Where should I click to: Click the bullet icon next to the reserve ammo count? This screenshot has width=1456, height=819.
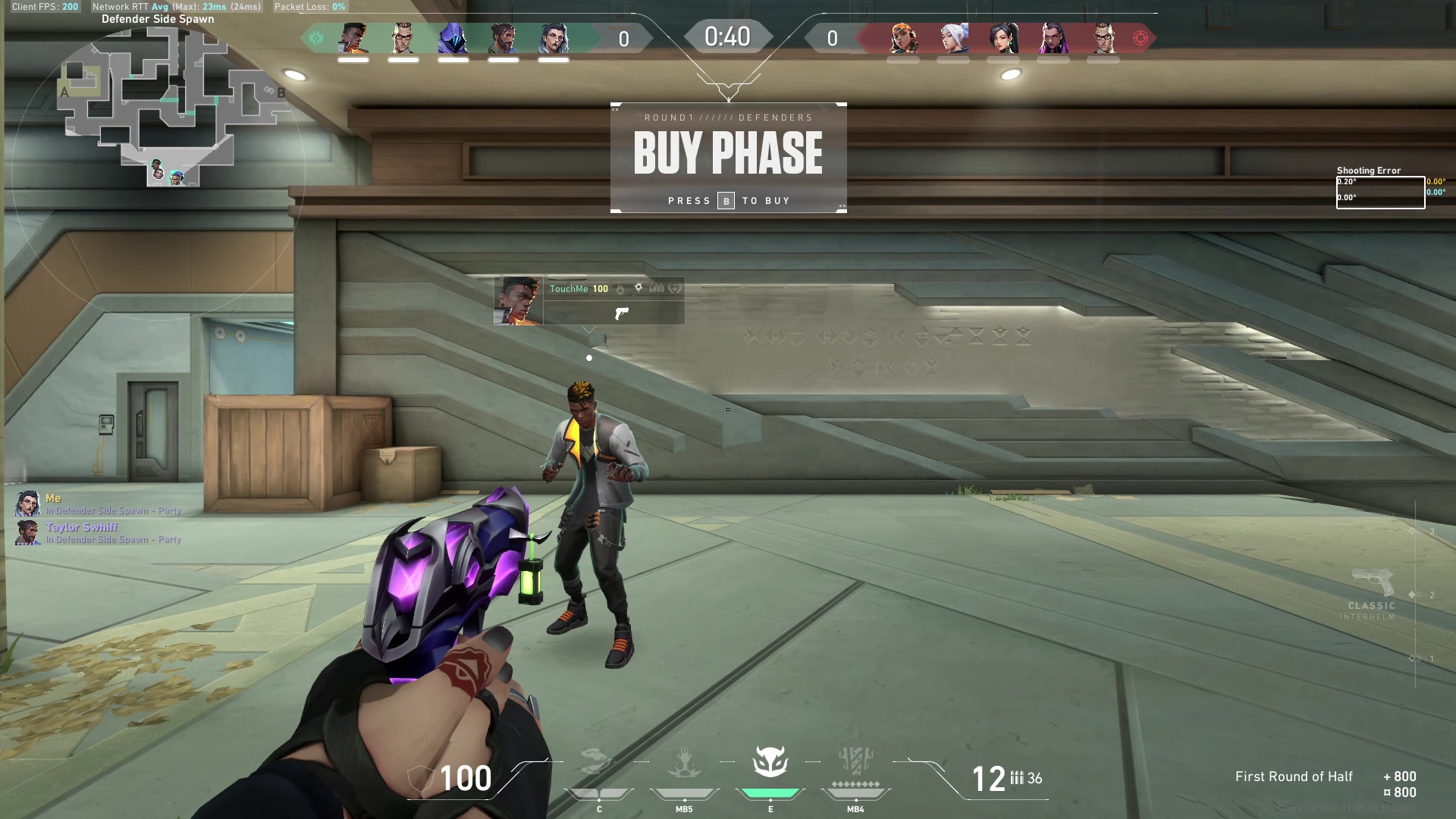click(x=1017, y=777)
